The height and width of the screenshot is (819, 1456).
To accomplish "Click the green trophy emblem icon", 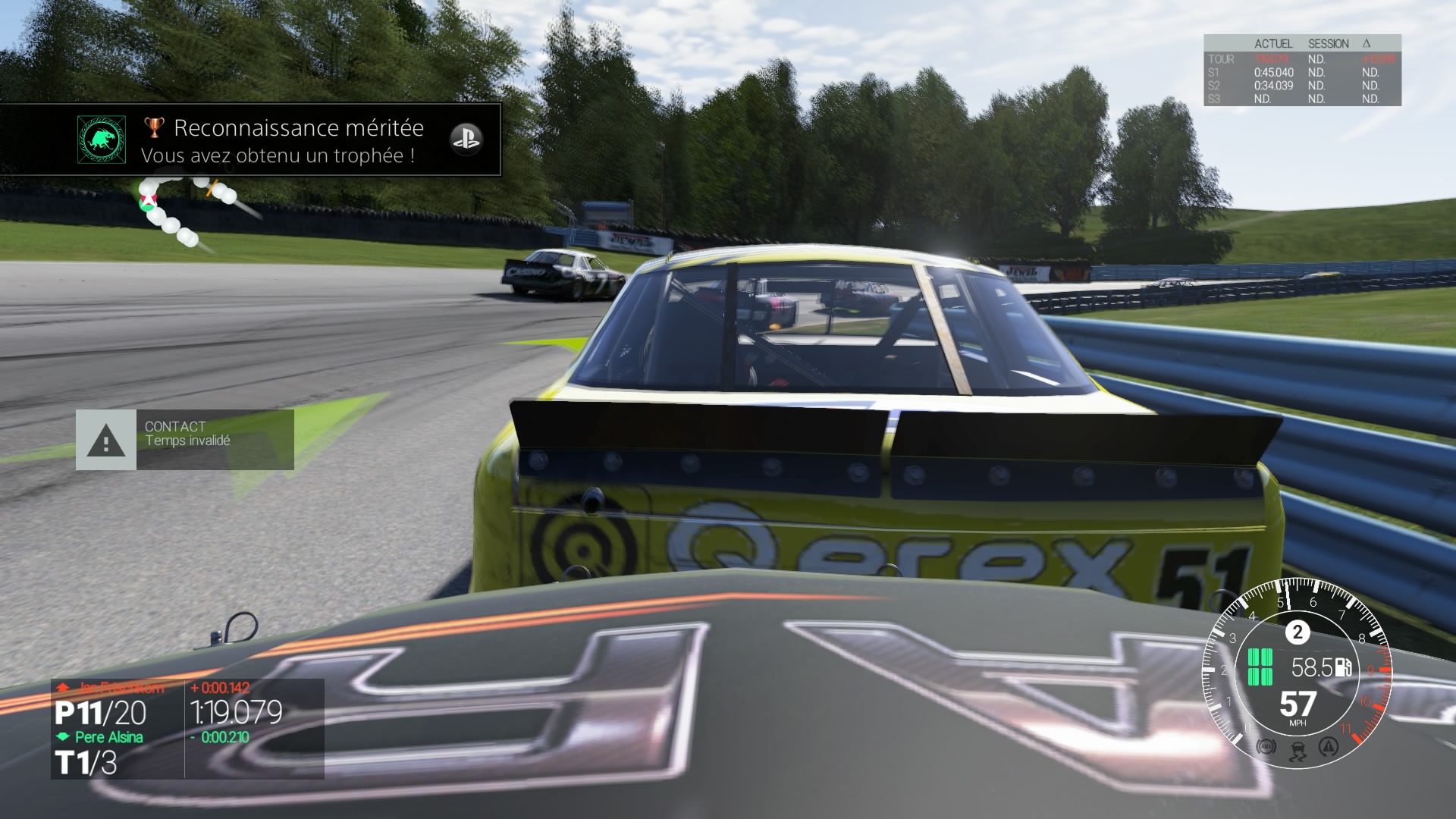I will [x=102, y=140].
